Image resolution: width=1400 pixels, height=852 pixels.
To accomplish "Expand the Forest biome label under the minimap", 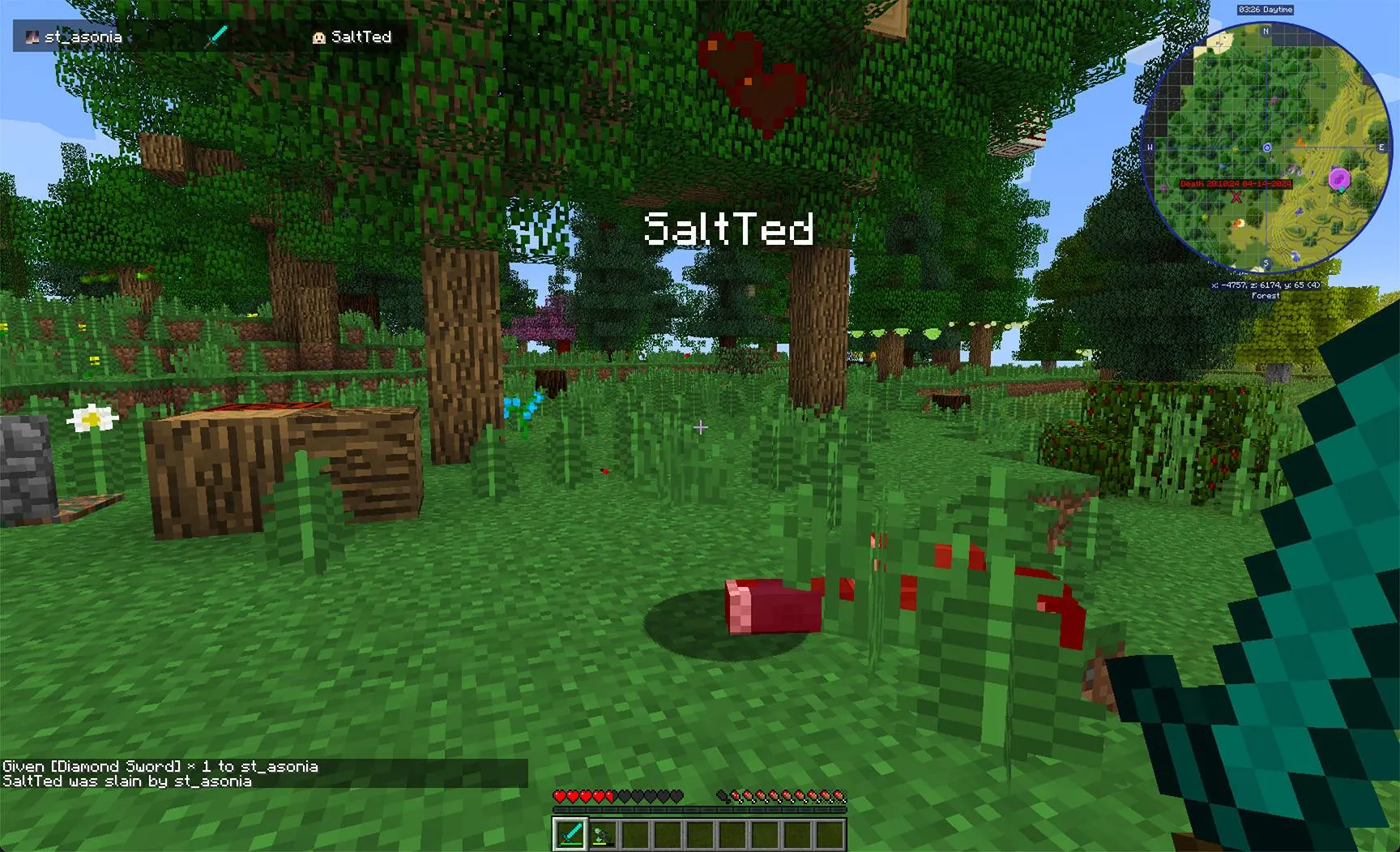I will pos(1266,296).
